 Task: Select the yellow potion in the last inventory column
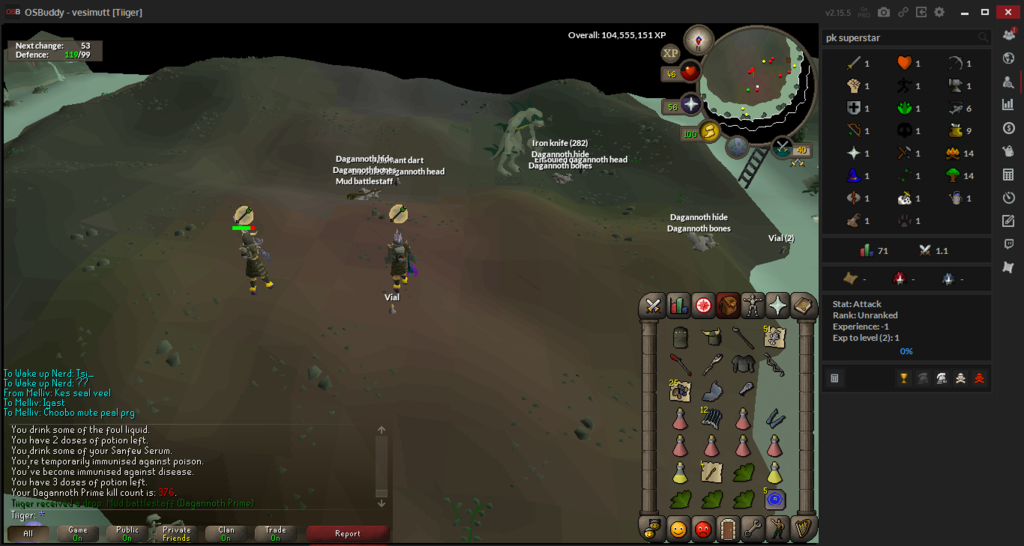[x=774, y=471]
